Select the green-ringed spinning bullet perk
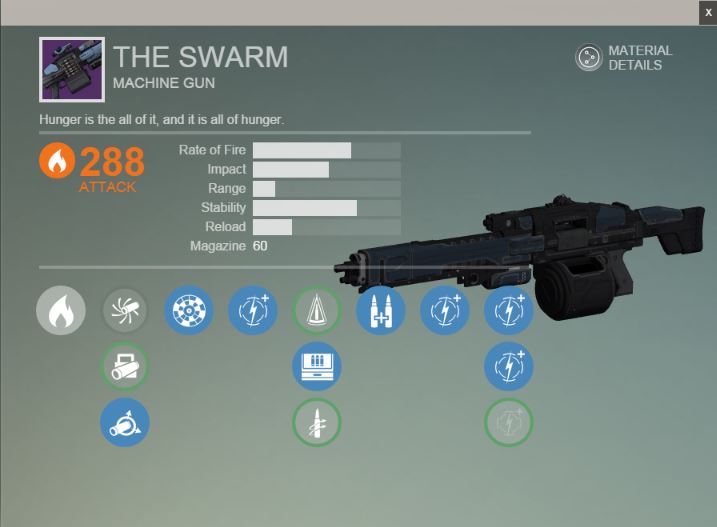The height and width of the screenshot is (527, 717). coord(317,422)
